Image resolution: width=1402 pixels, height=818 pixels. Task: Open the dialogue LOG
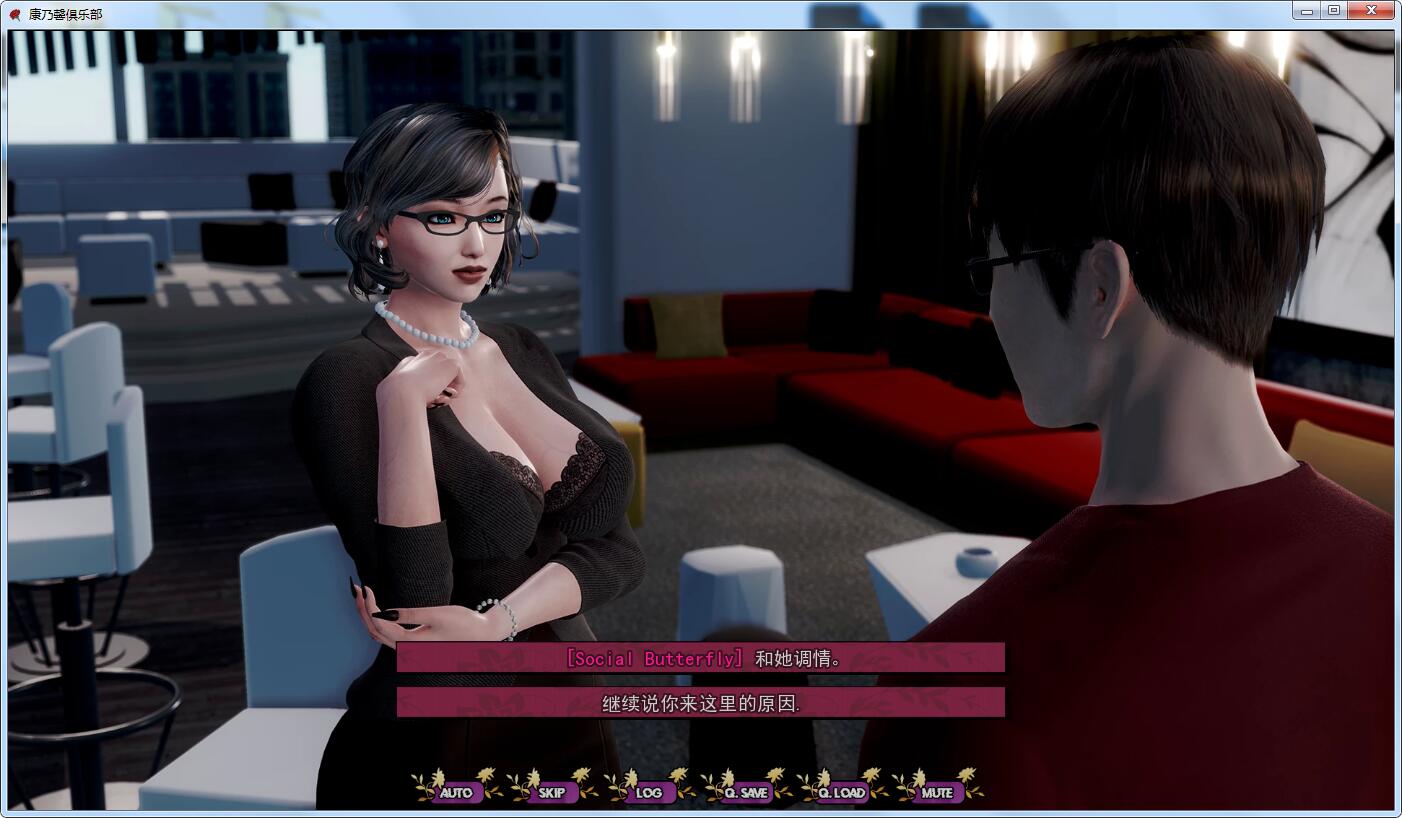[648, 792]
